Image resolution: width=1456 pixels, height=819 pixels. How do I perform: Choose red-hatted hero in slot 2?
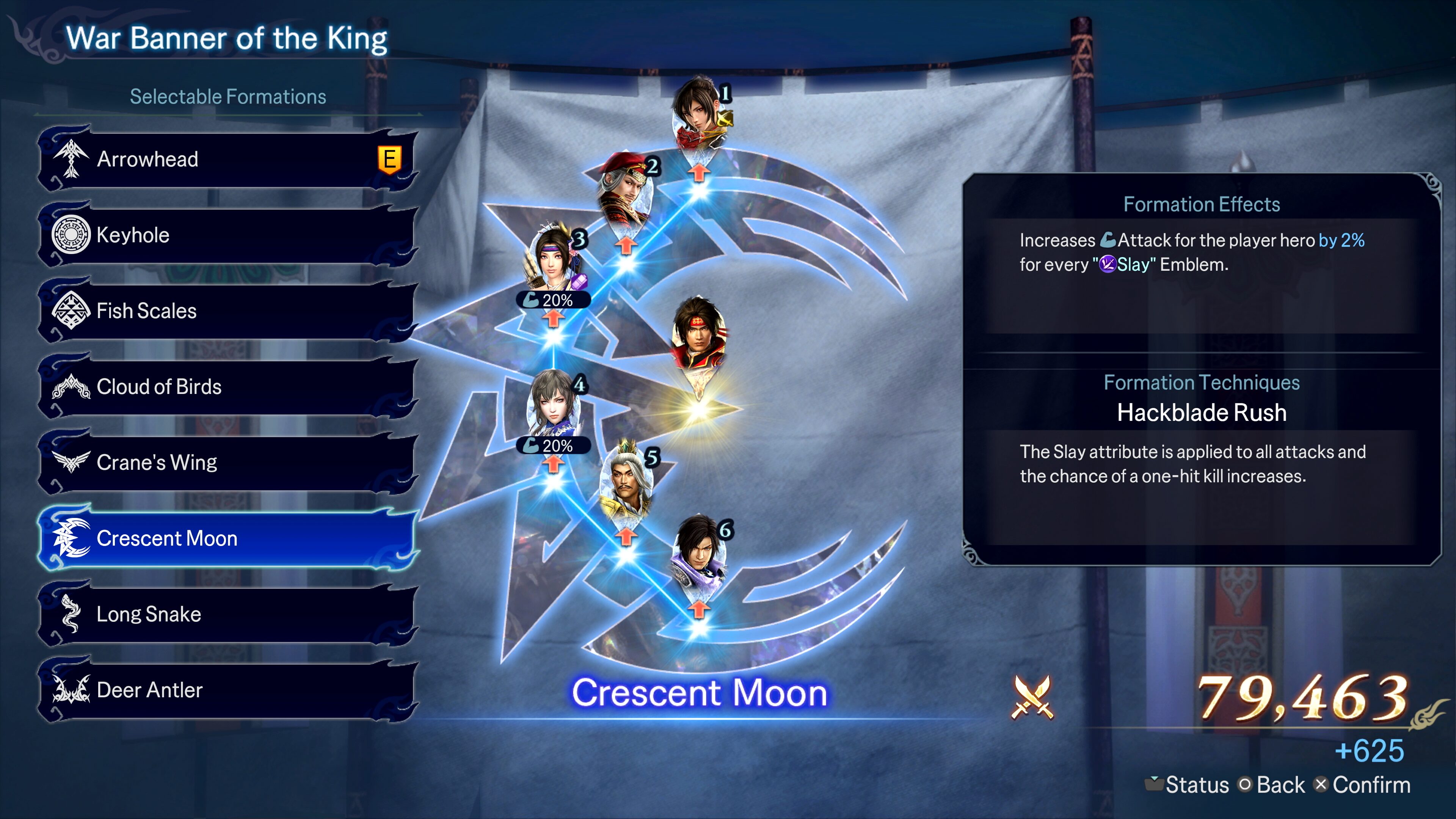(x=626, y=189)
